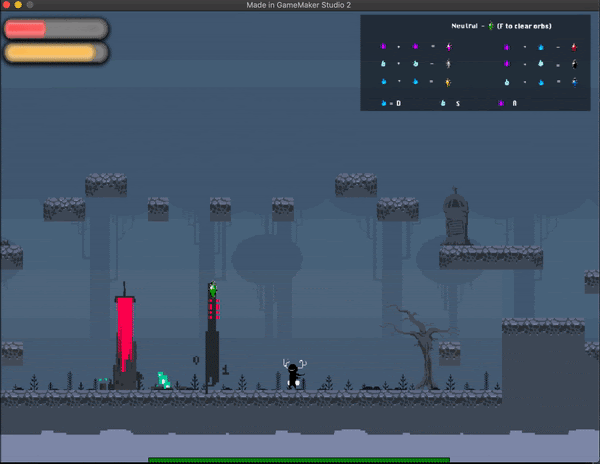Viewport: 600px width, 464px height.
Task: Close the game window with the red button
Action: [6, 5]
